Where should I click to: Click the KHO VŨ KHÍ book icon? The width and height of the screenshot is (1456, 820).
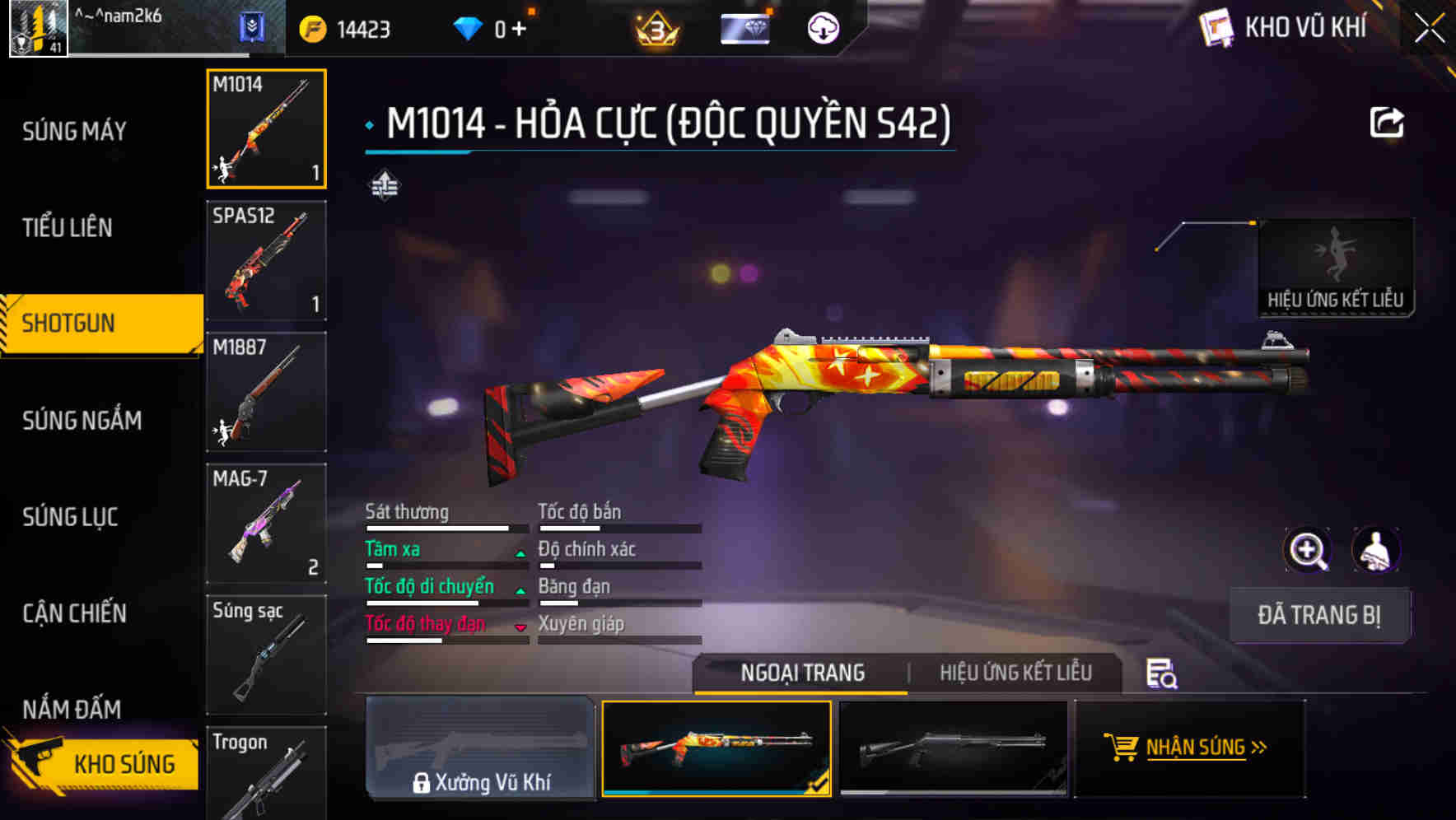1217,26
